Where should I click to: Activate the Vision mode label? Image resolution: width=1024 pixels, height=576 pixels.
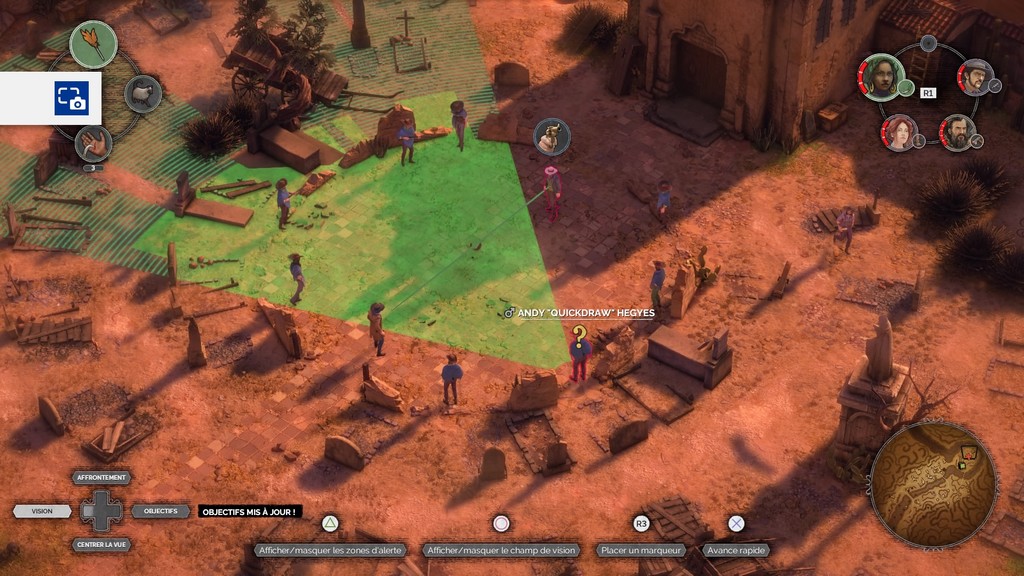[x=42, y=511]
